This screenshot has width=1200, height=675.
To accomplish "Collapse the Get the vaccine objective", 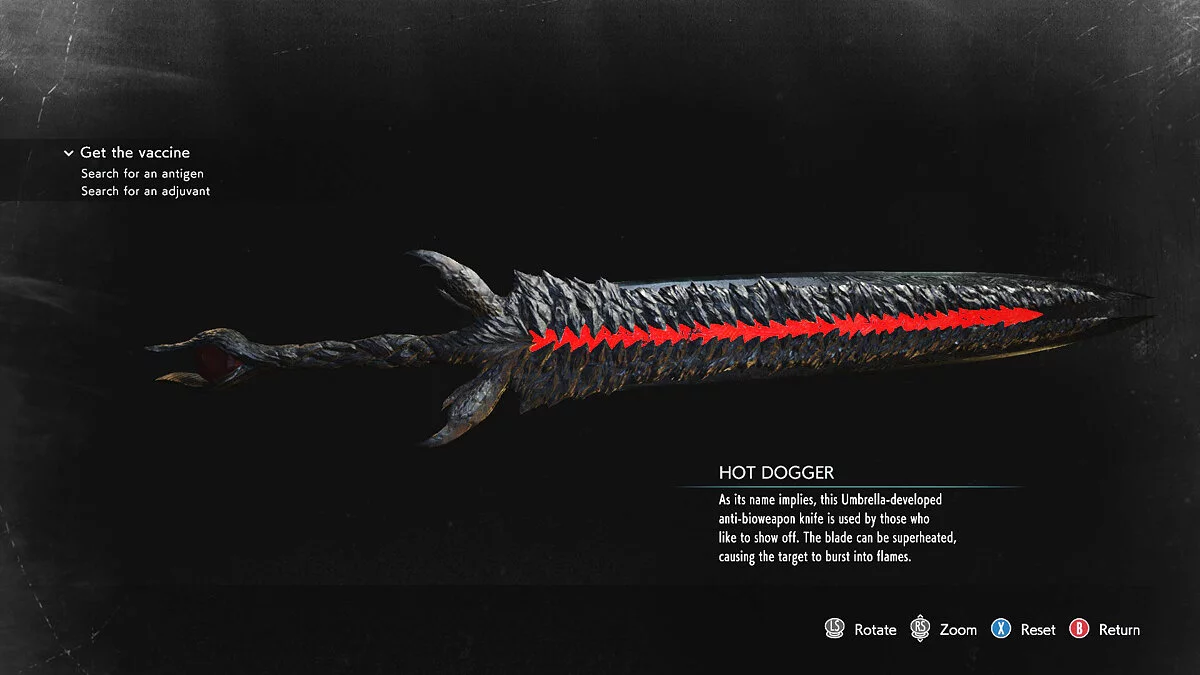I will (69, 153).
